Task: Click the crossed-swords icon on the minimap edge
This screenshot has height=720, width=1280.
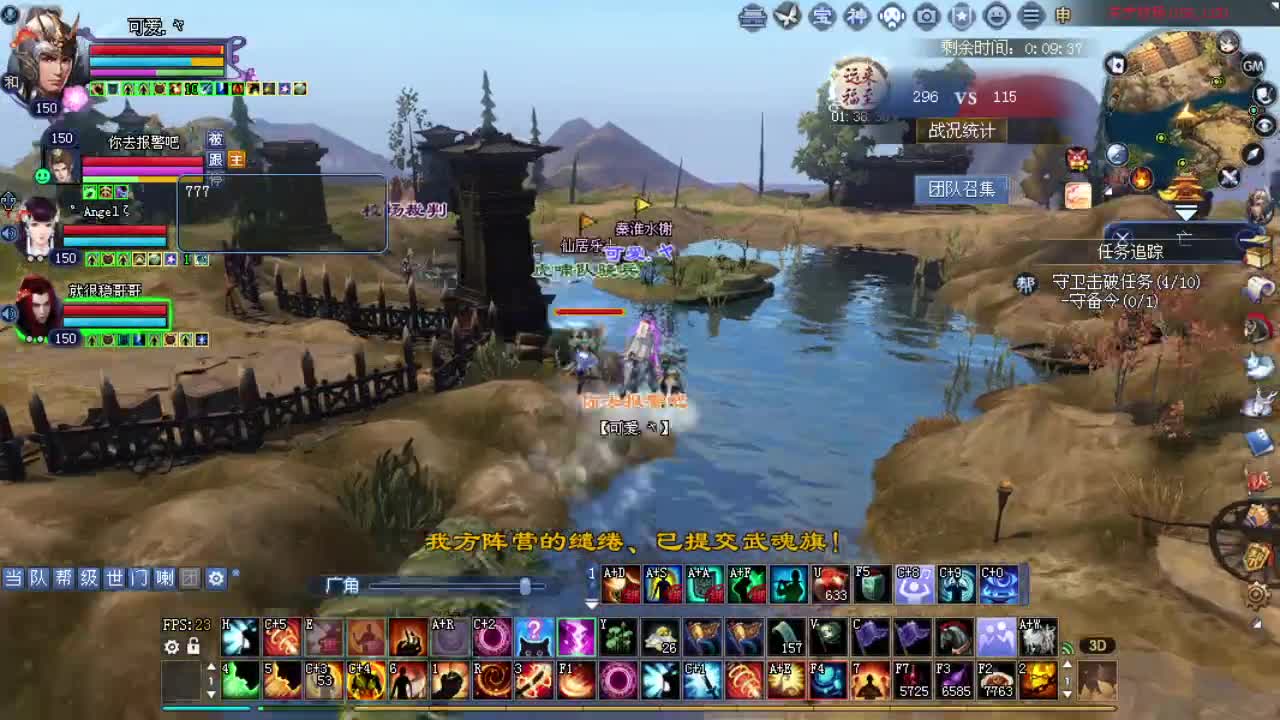Action: pyautogui.click(x=1228, y=177)
